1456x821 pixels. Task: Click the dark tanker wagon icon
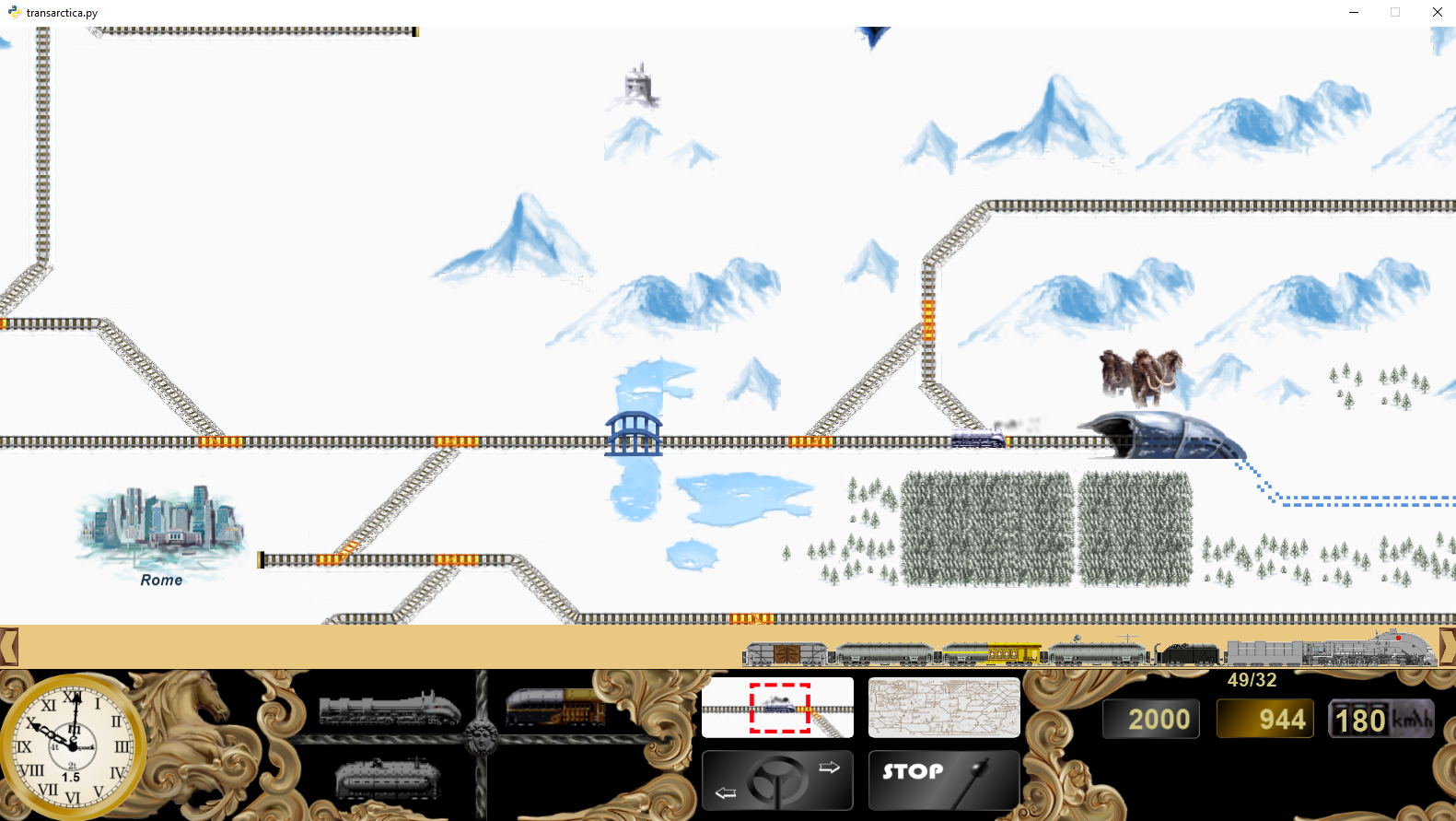(387, 779)
